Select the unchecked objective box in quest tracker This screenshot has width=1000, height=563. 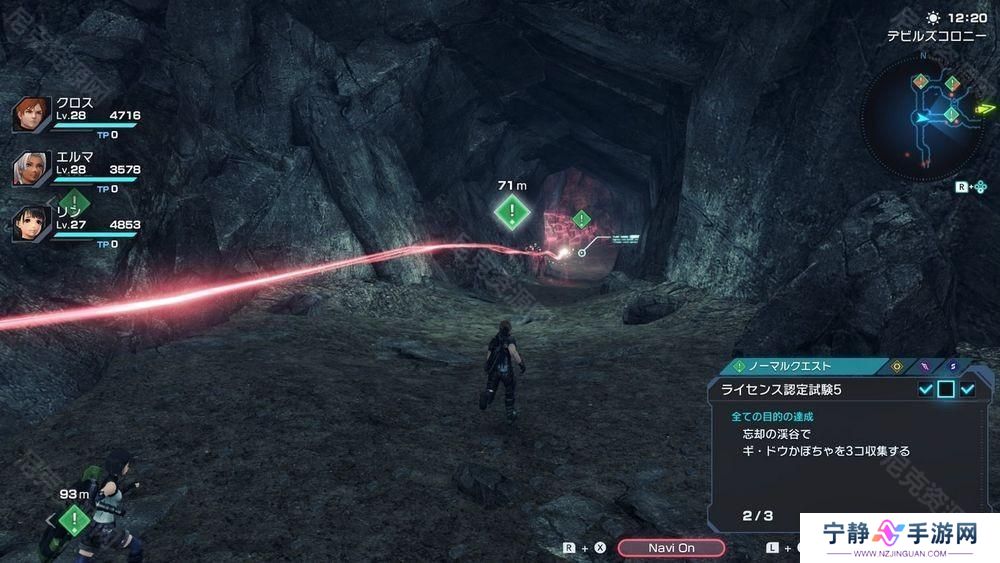tap(946, 389)
